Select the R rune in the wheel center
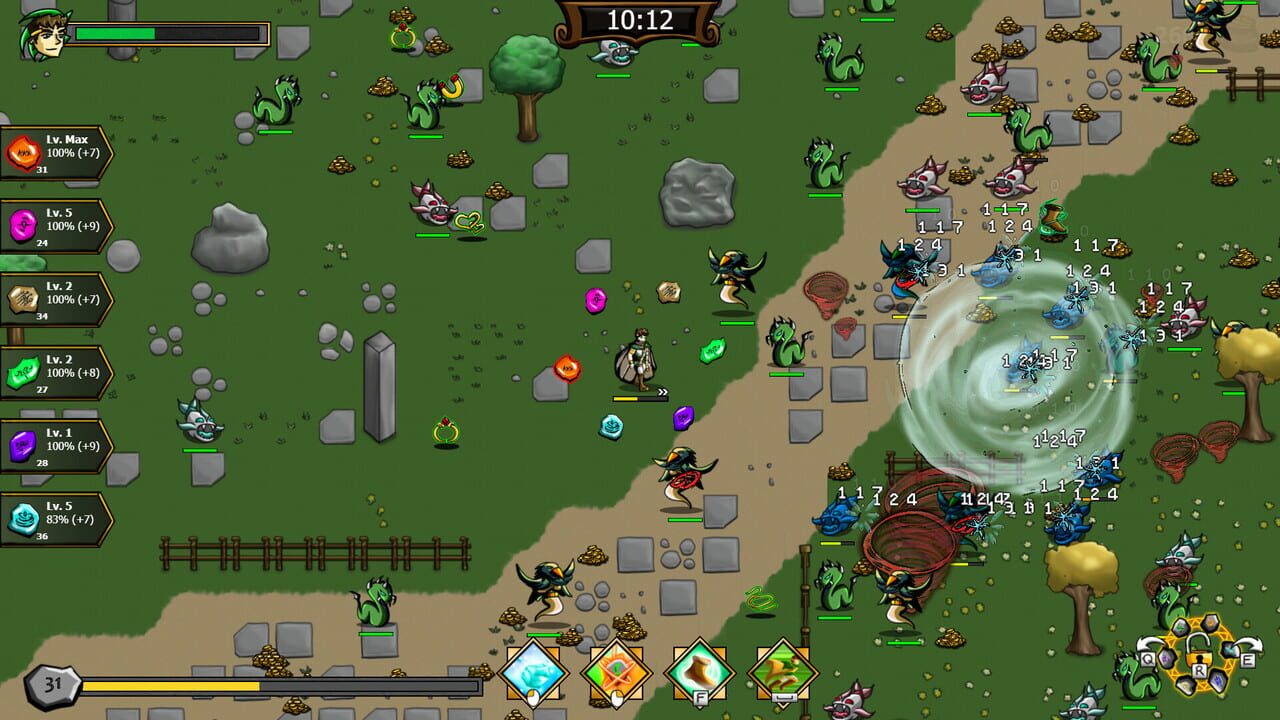Viewport: 1280px width, 720px height. (1200, 671)
